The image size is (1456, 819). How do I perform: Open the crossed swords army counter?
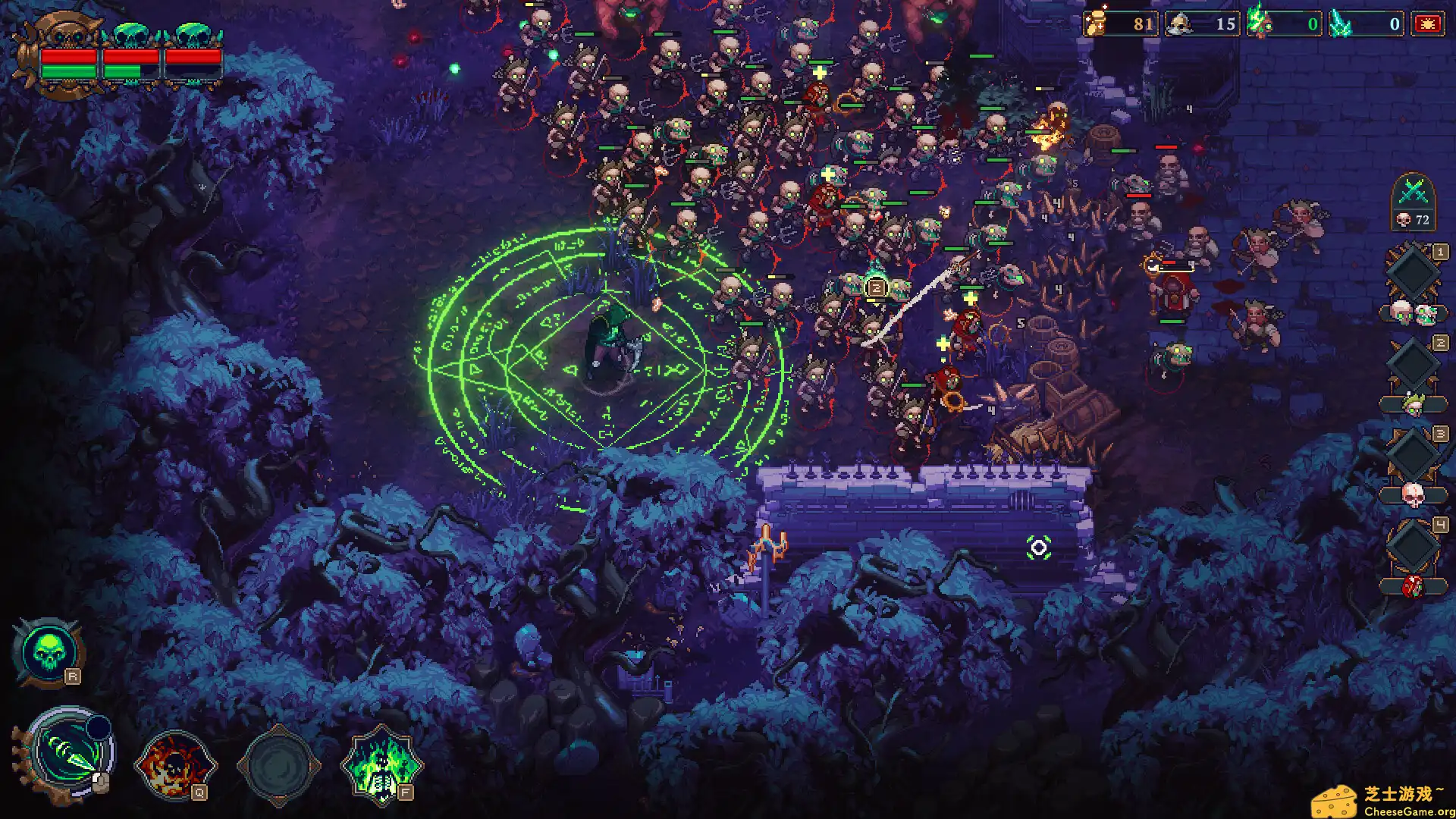[1414, 200]
